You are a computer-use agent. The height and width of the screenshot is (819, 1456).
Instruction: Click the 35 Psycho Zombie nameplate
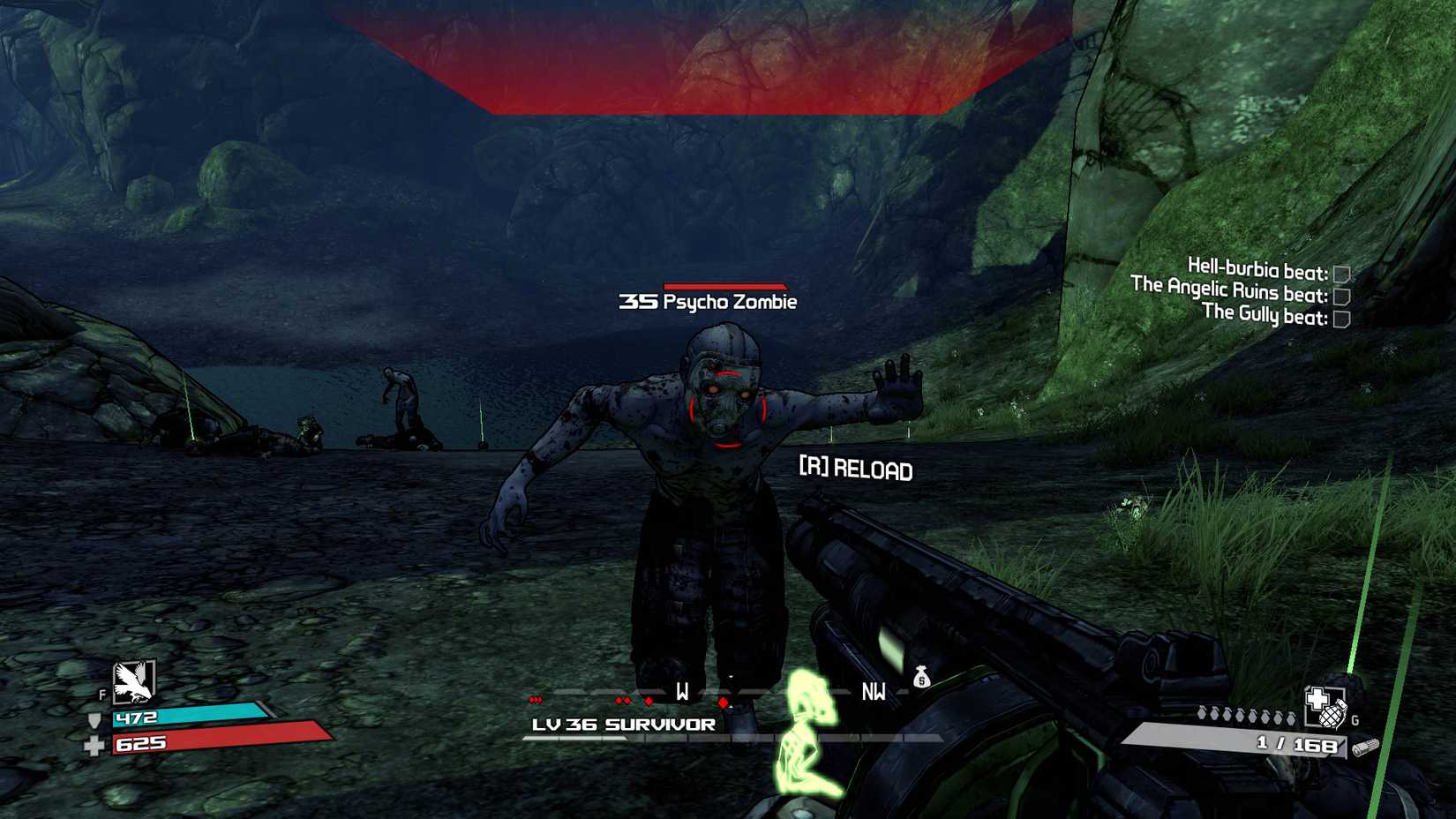point(706,303)
